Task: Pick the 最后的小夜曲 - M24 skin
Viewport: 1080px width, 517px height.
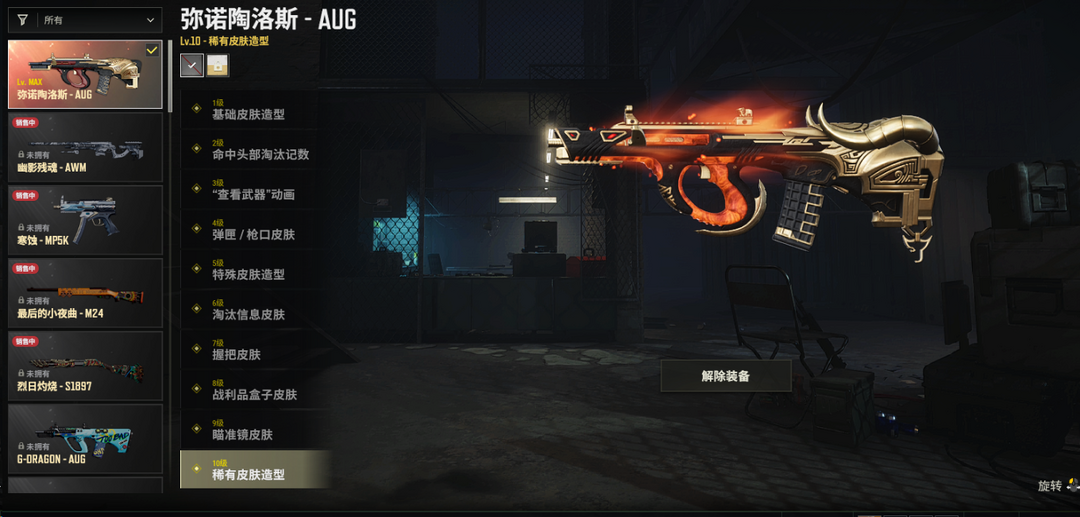Action: click(x=85, y=294)
